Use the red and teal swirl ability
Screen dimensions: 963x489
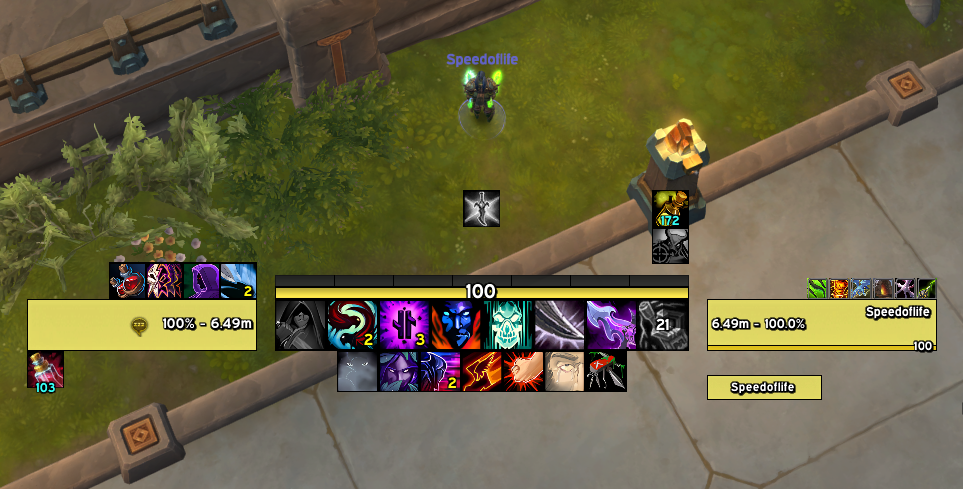pos(353,325)
